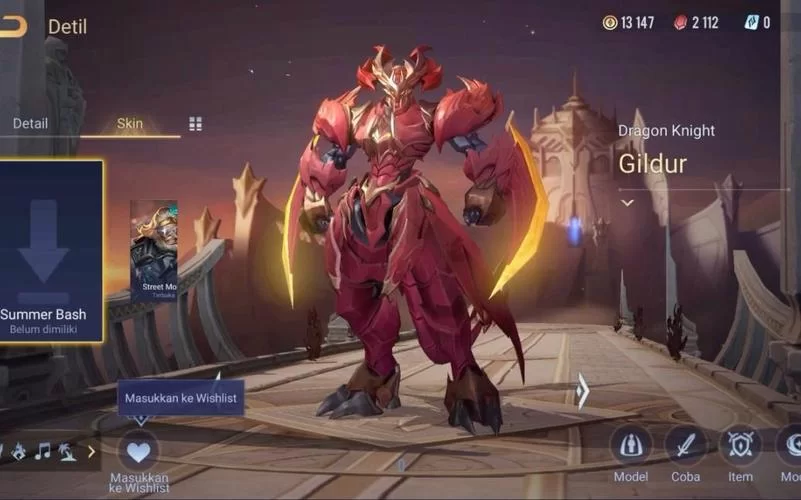
Task: Add skin with the heart Wishlist button
Action: [138, 450]
